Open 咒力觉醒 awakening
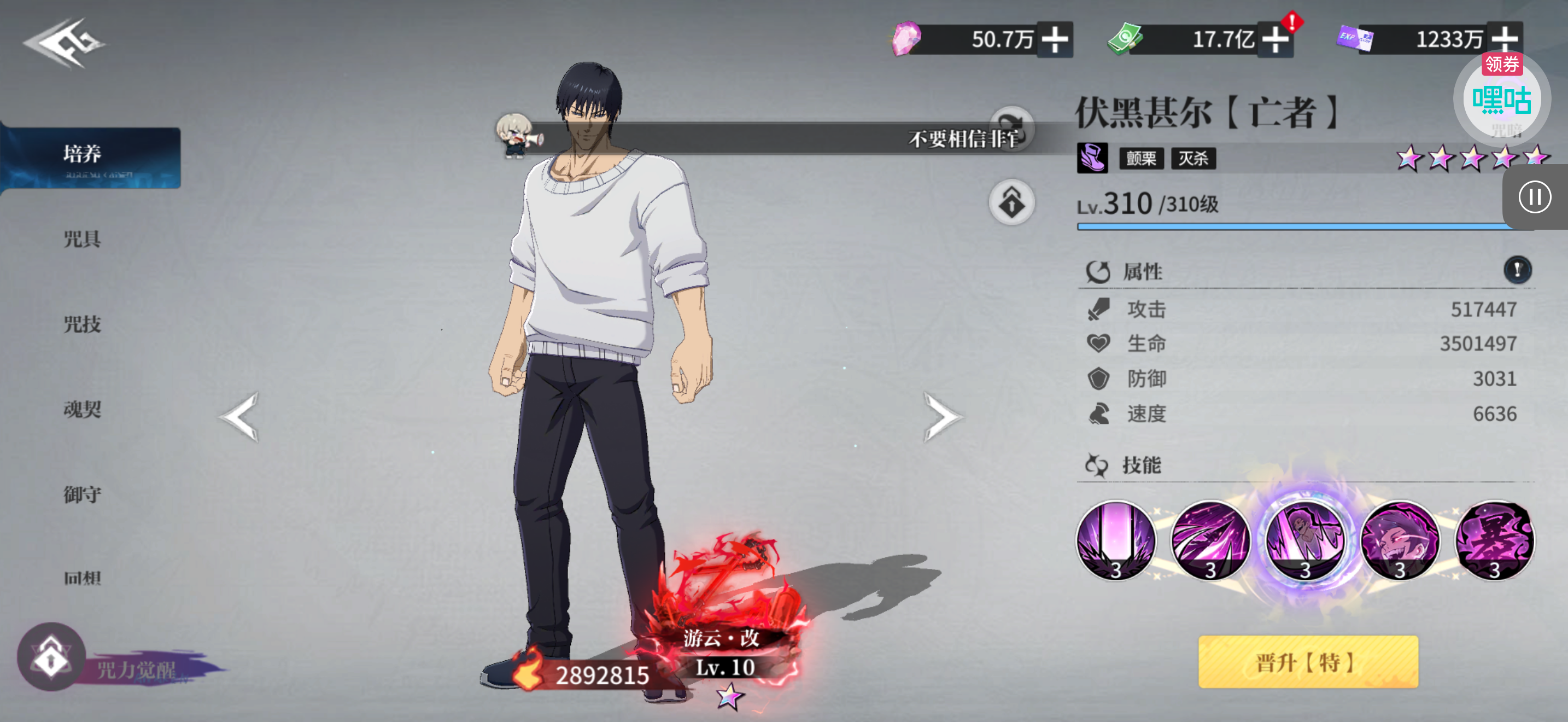1568x722 pixels. (x=52, y=657)
